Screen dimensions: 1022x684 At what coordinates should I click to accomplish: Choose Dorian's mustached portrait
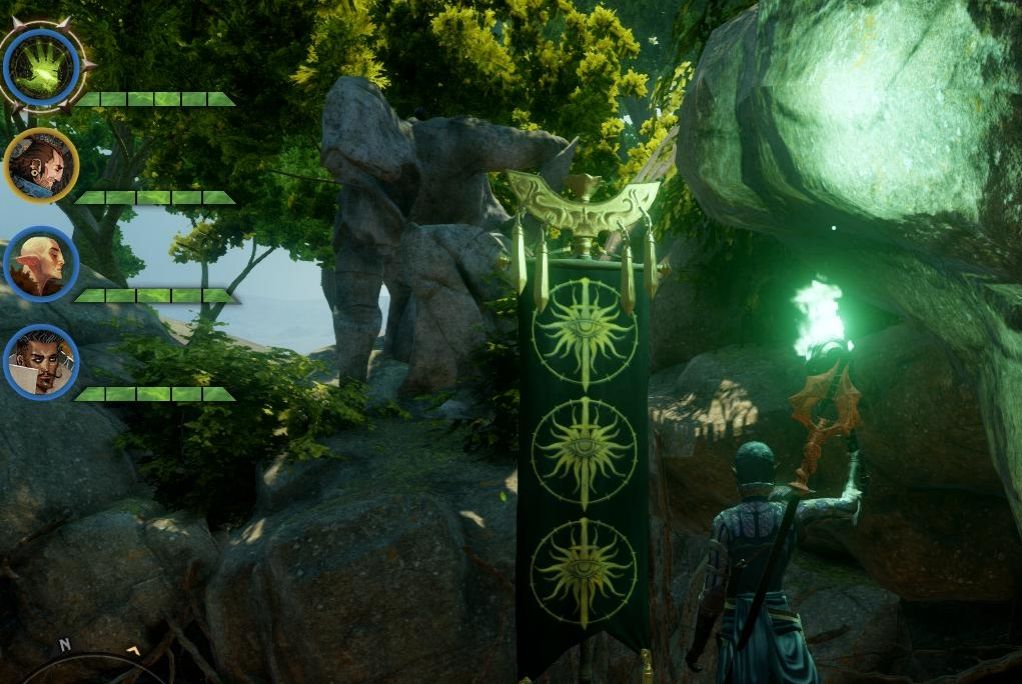coord(41,362)
